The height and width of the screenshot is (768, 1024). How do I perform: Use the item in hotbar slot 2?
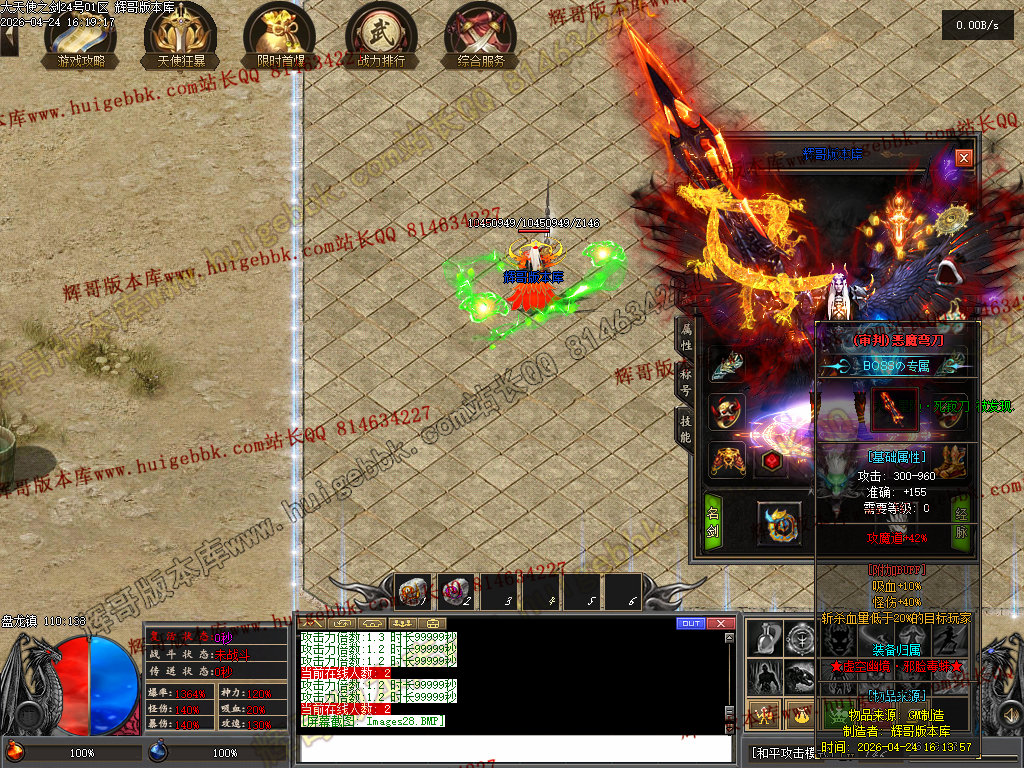point(457,593)
